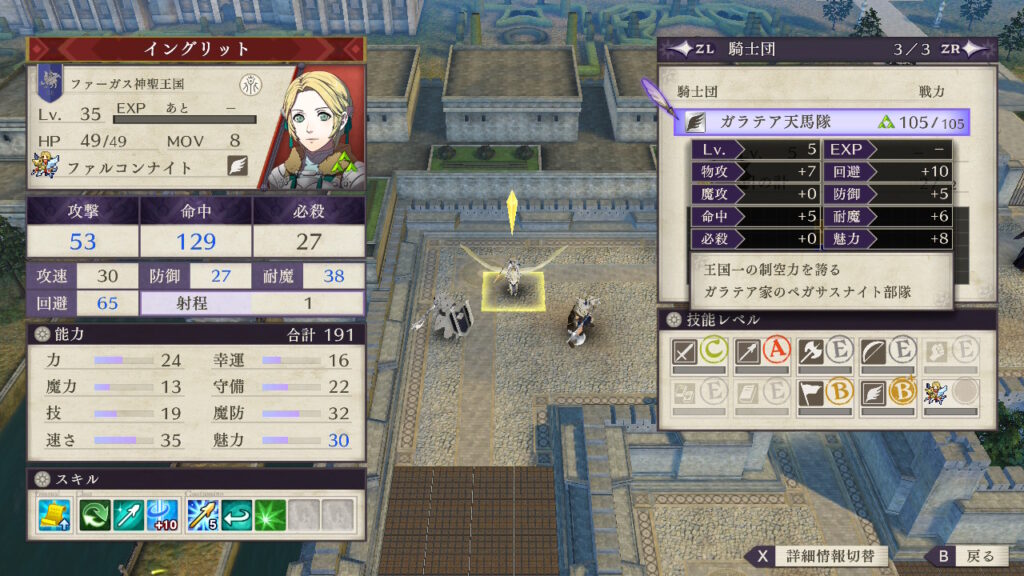The image size is (1024, 576).
Task: Choose the lance skill level slot
Action: 763,351
